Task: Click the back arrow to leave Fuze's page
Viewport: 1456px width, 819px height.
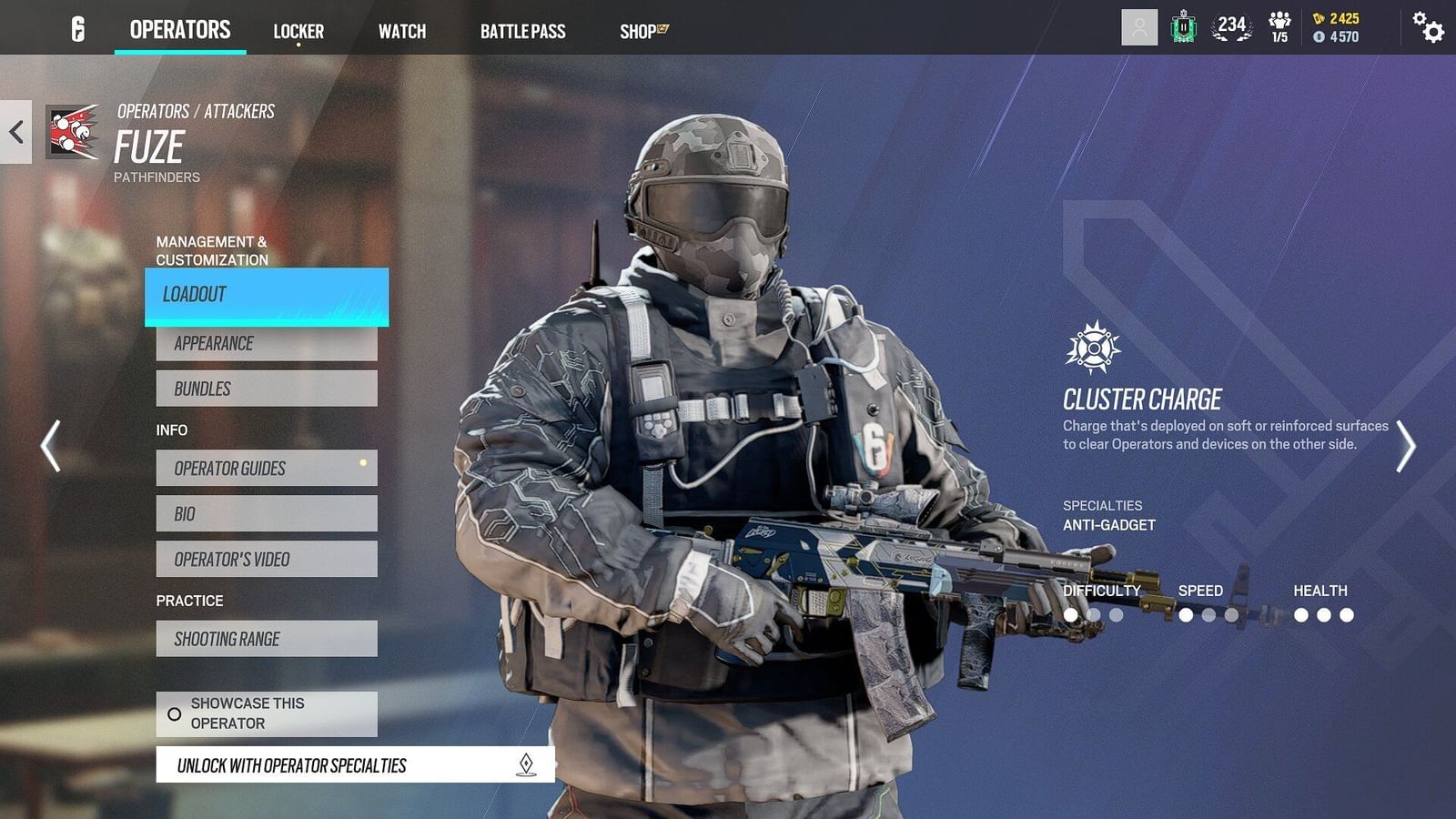Action: click(15, 130)
